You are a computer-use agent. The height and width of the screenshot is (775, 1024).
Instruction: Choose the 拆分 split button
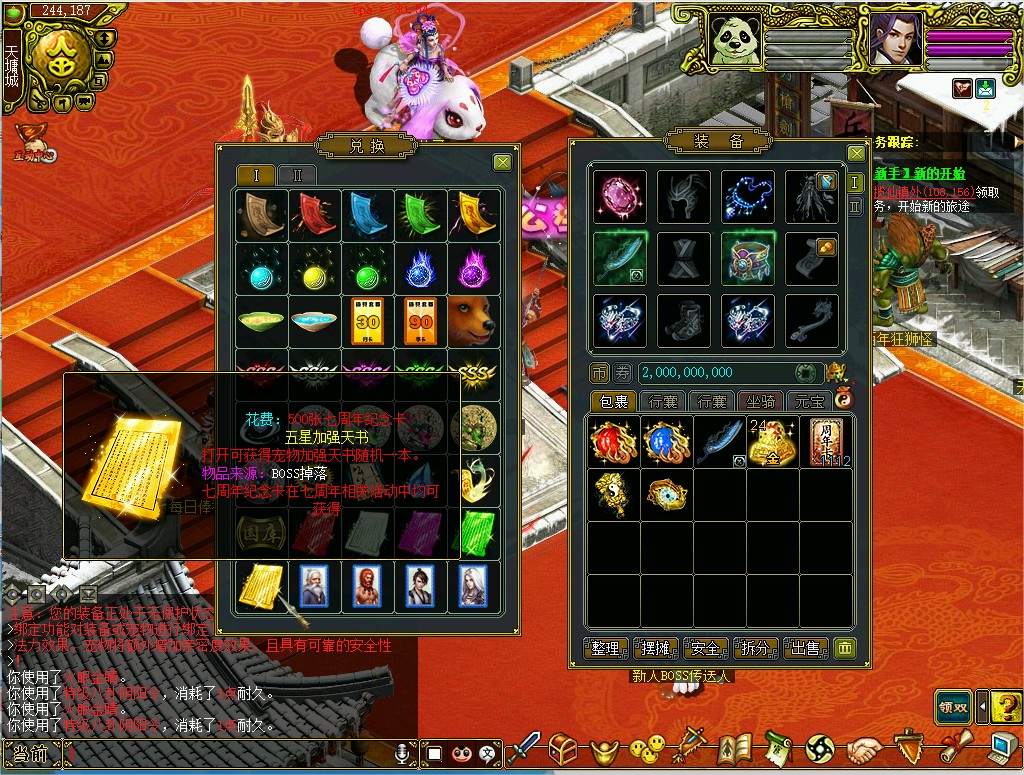point(755,648)
